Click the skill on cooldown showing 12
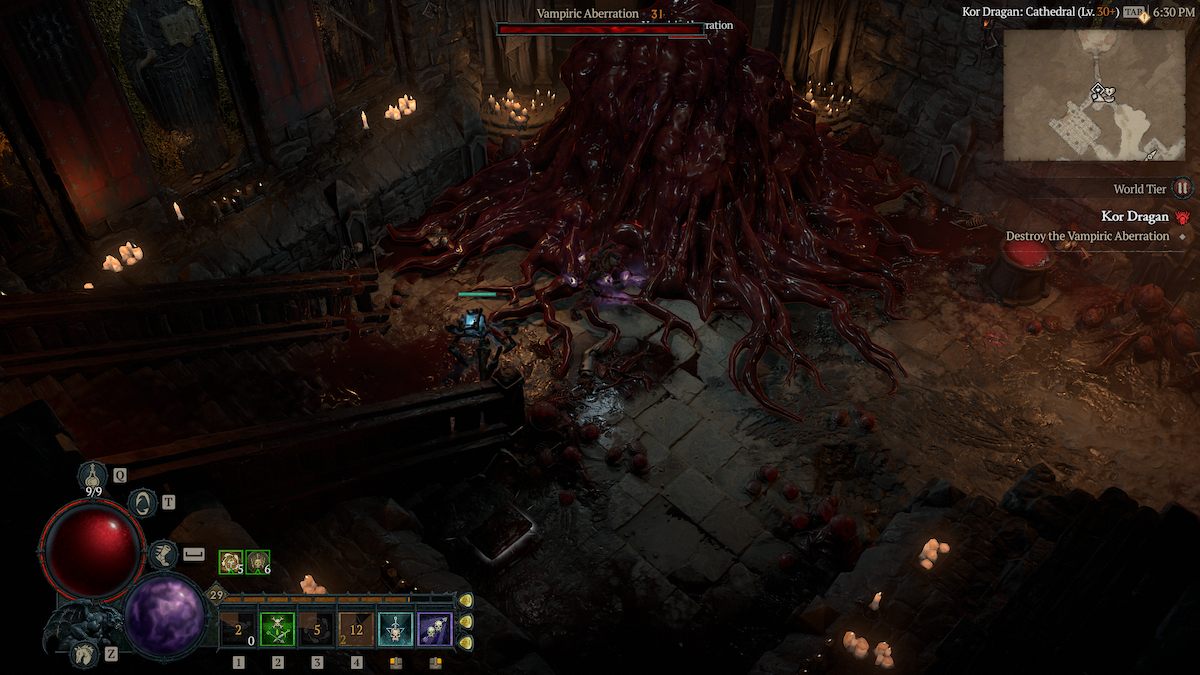The height and width of the screenshot is (675, 1200). pyautogui.click(x=356, y=630)
